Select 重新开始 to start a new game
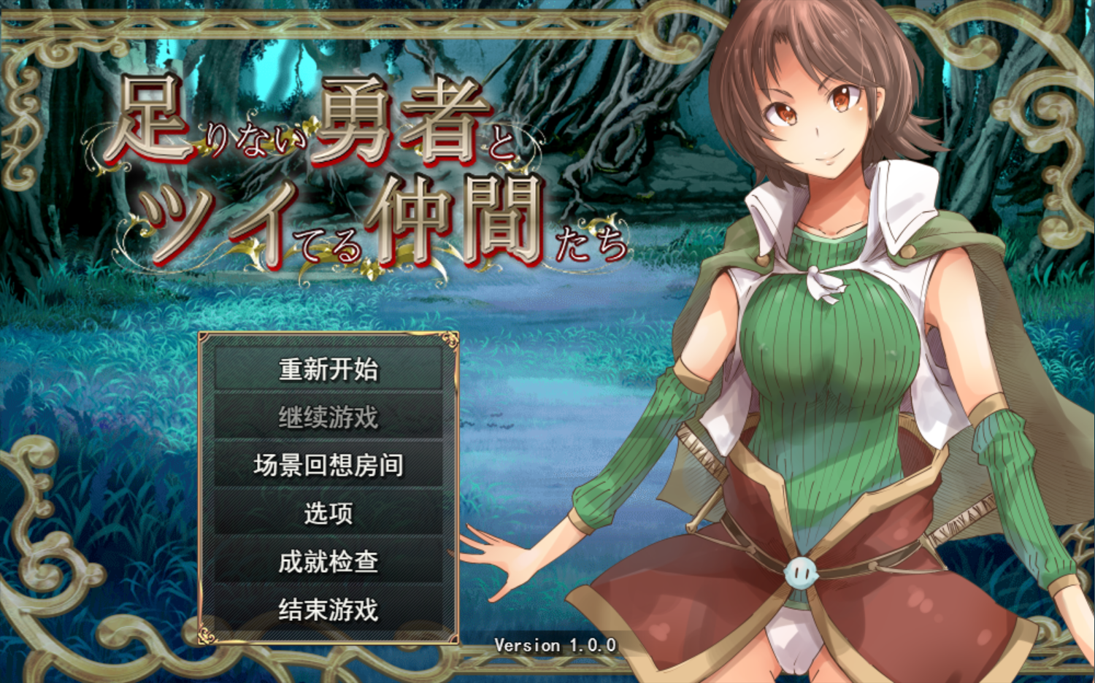This screenshot has width=1095, height=683. [328, 369]
